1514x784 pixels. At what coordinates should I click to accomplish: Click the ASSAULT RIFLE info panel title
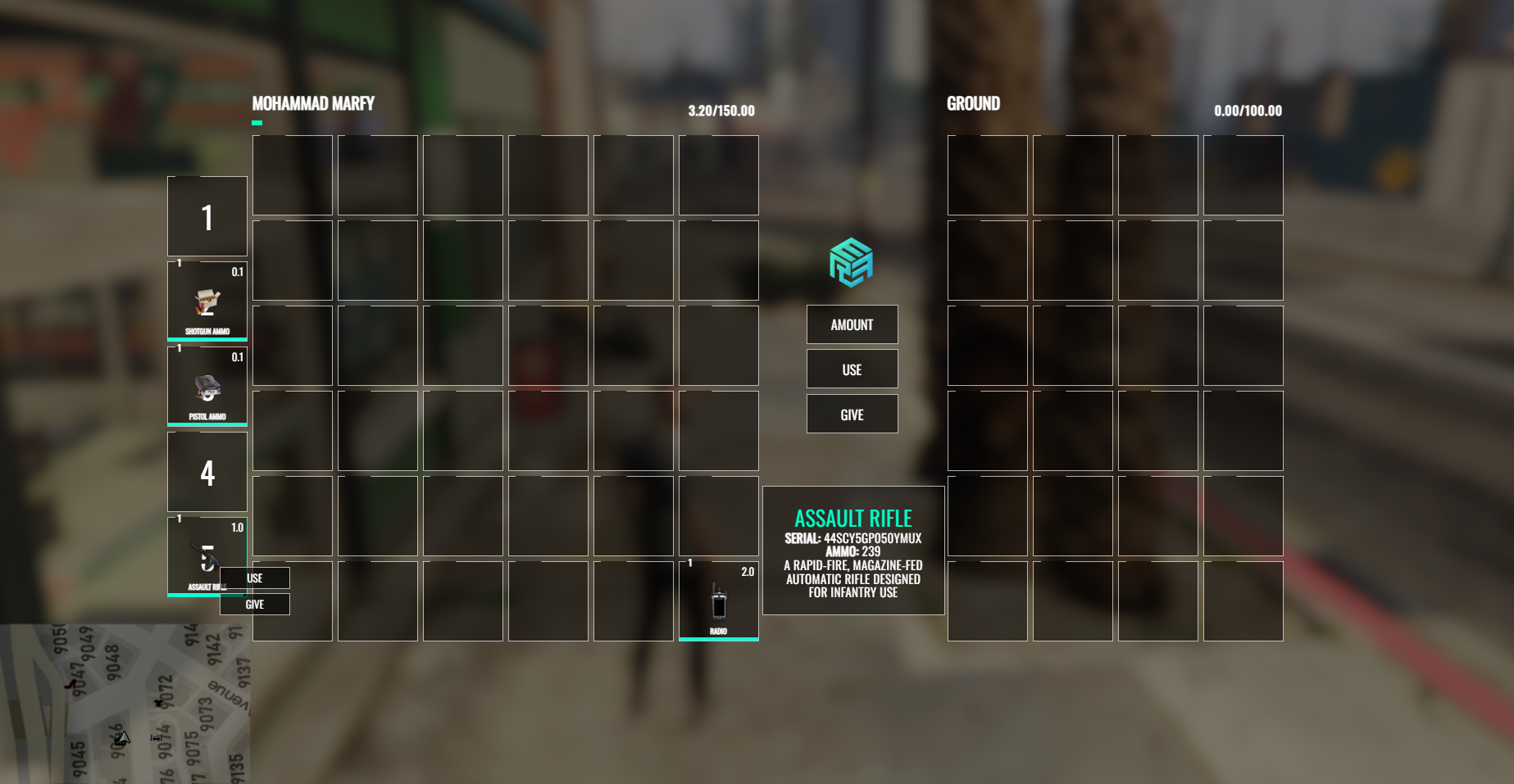point(852,519)
